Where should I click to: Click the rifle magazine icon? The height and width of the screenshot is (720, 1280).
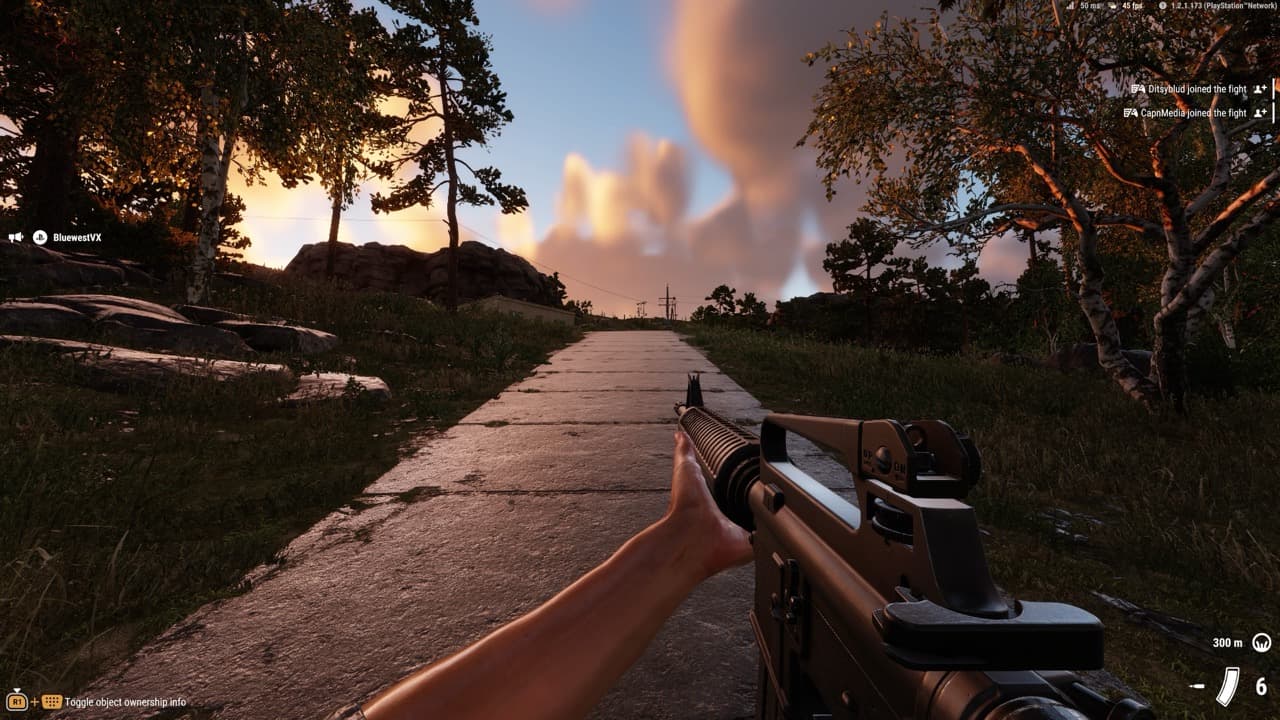[1227, 686]
